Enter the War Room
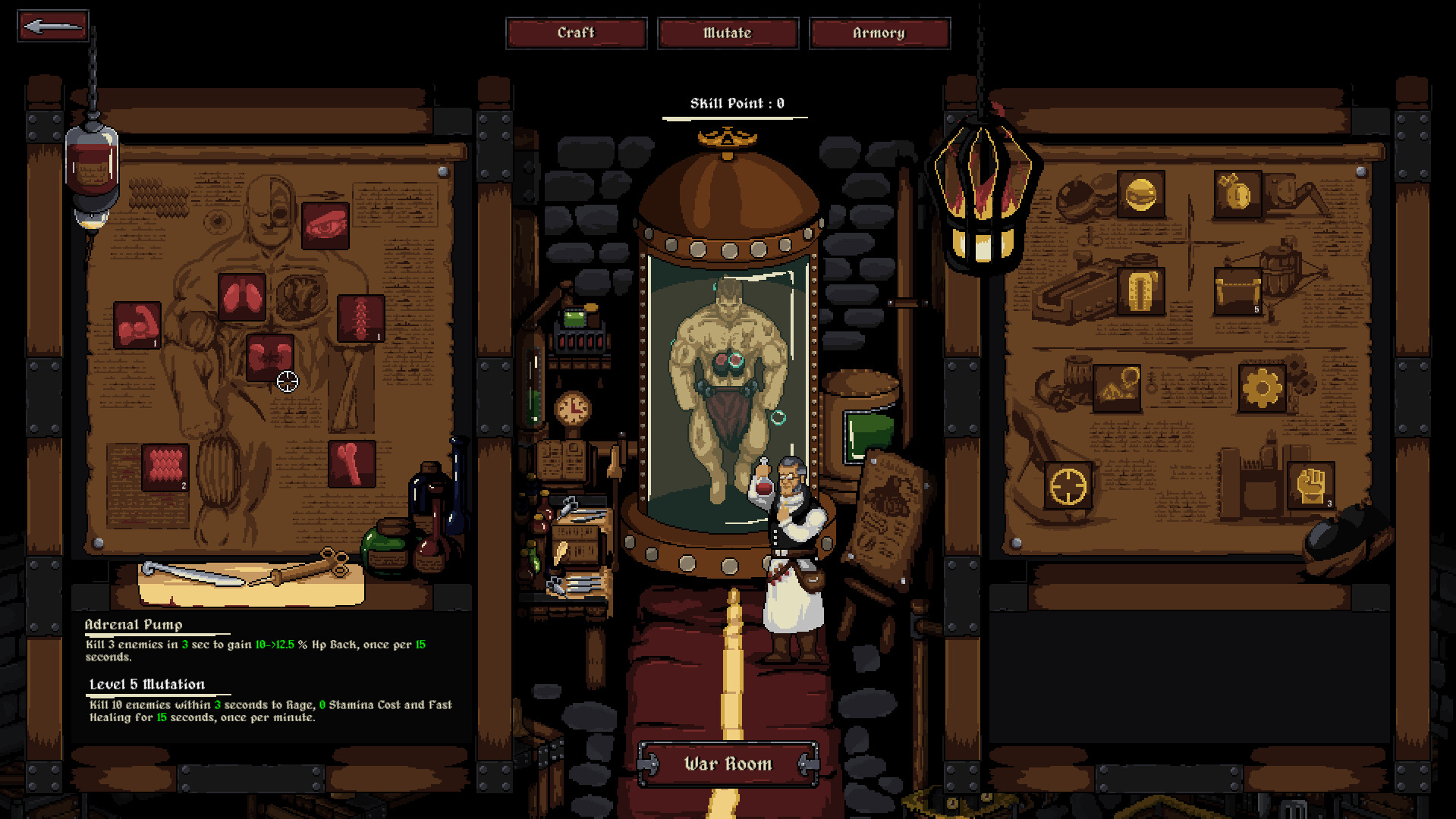Screen dimensions: 1456x819 pos(727,764)
